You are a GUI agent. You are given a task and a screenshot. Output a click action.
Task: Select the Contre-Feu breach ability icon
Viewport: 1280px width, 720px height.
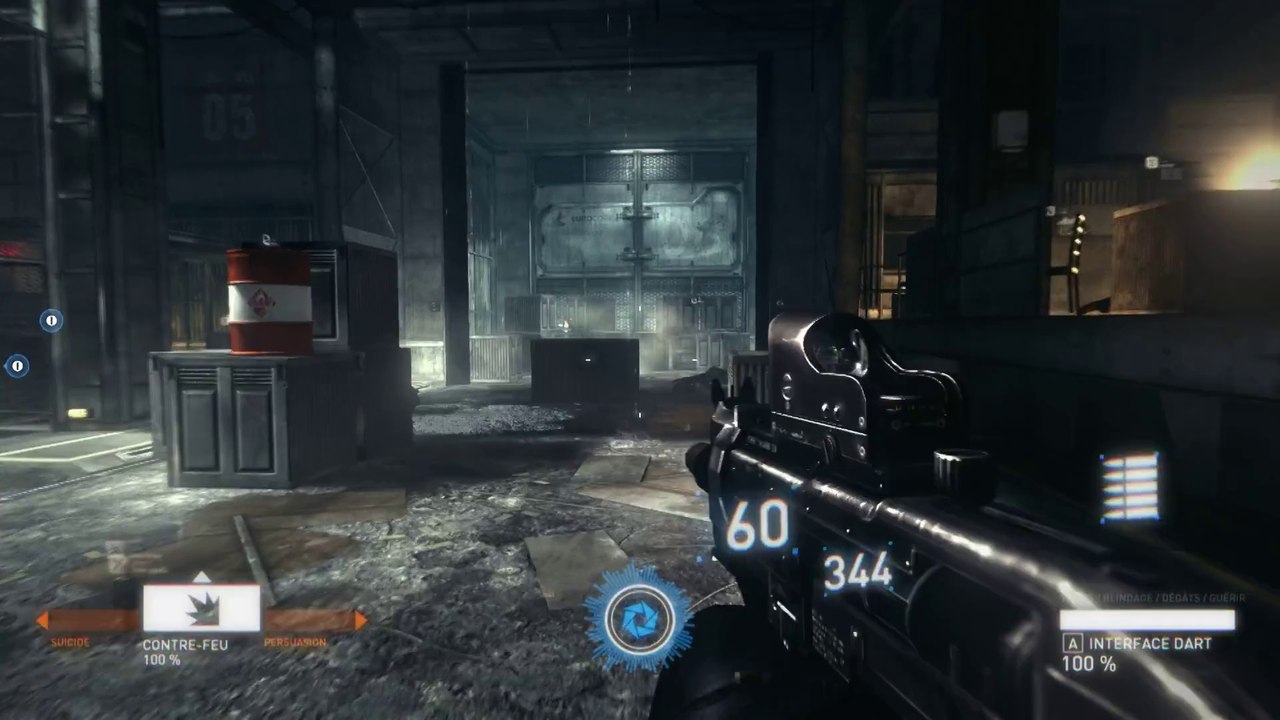tap(201, 608)
